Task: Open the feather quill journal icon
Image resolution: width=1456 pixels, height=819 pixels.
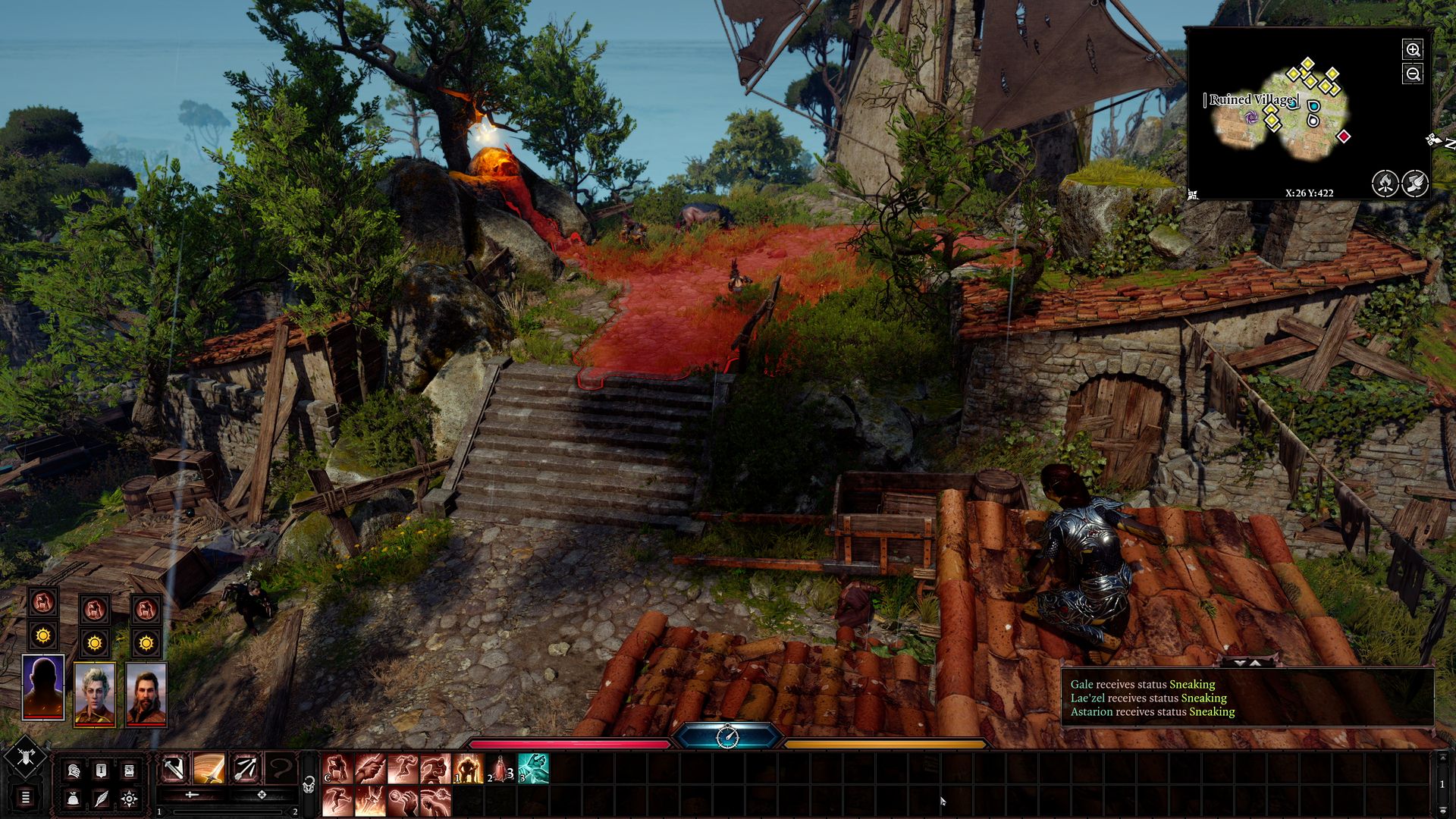Action: click(x=101, y=799)
